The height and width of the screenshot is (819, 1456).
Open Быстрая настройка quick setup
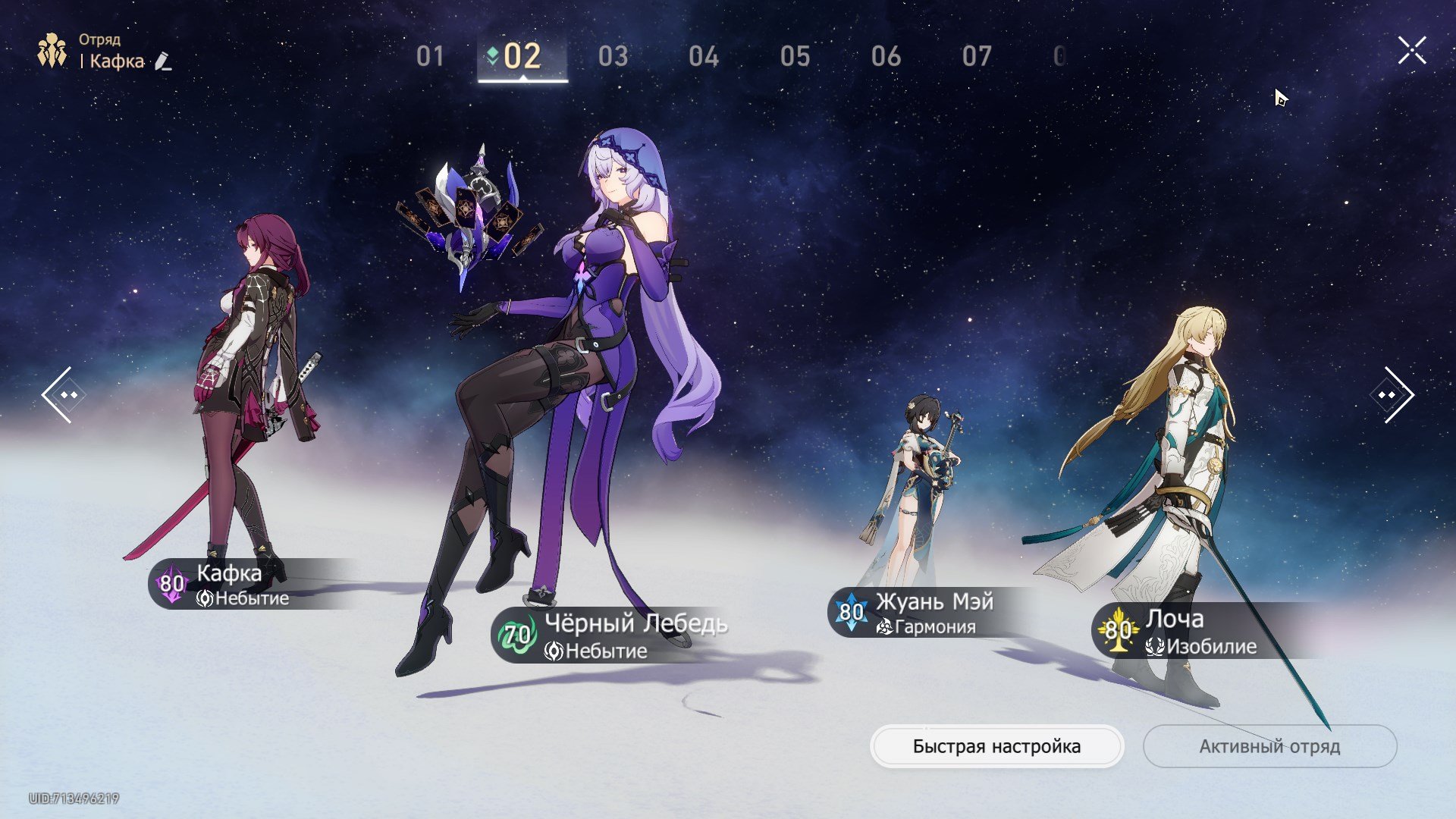point(996,746)
